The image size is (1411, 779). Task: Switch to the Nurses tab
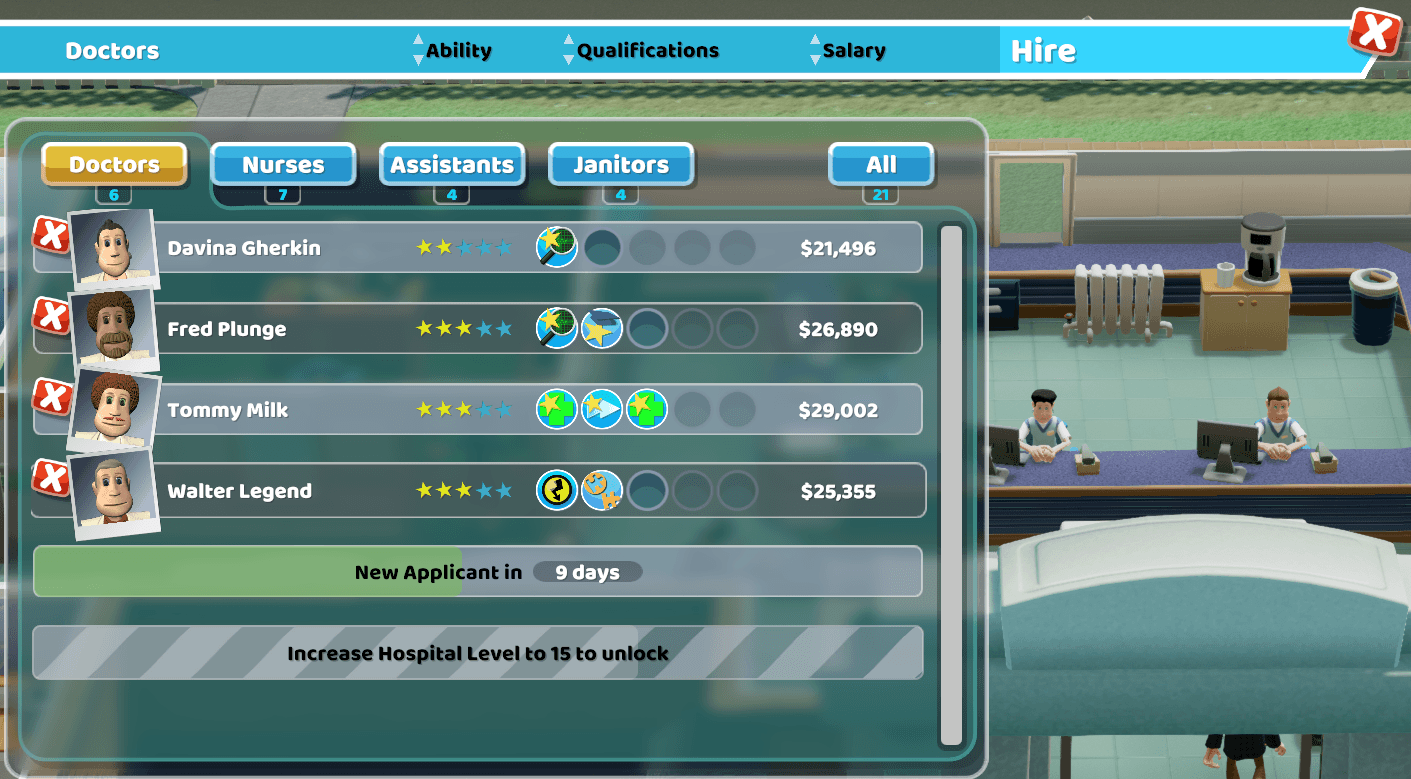coord(283,164)
